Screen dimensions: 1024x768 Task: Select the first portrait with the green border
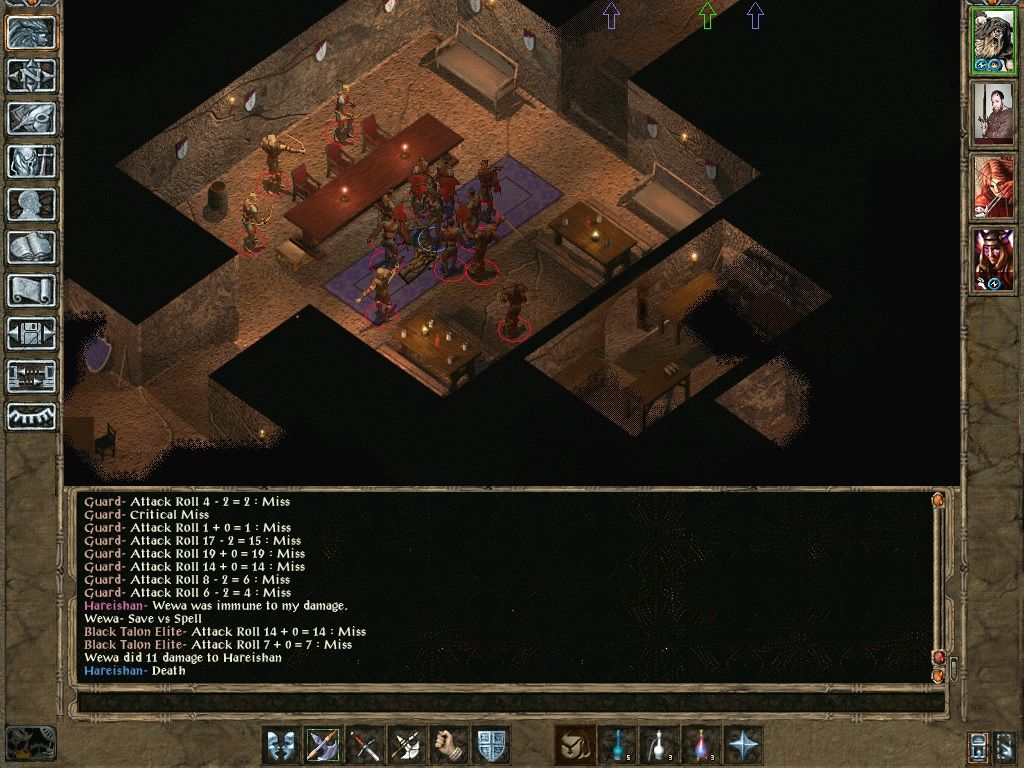tap(993, 41)
